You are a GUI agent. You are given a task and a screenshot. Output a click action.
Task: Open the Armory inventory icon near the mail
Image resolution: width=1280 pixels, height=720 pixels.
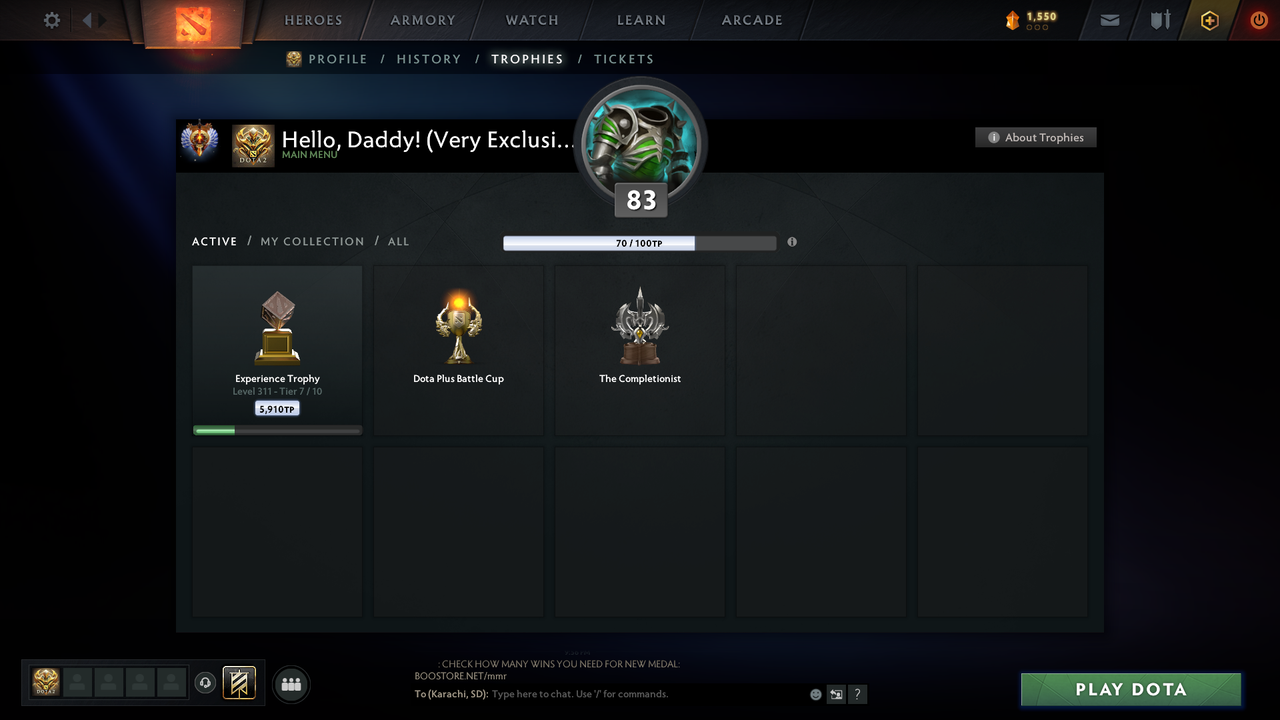1159,20
